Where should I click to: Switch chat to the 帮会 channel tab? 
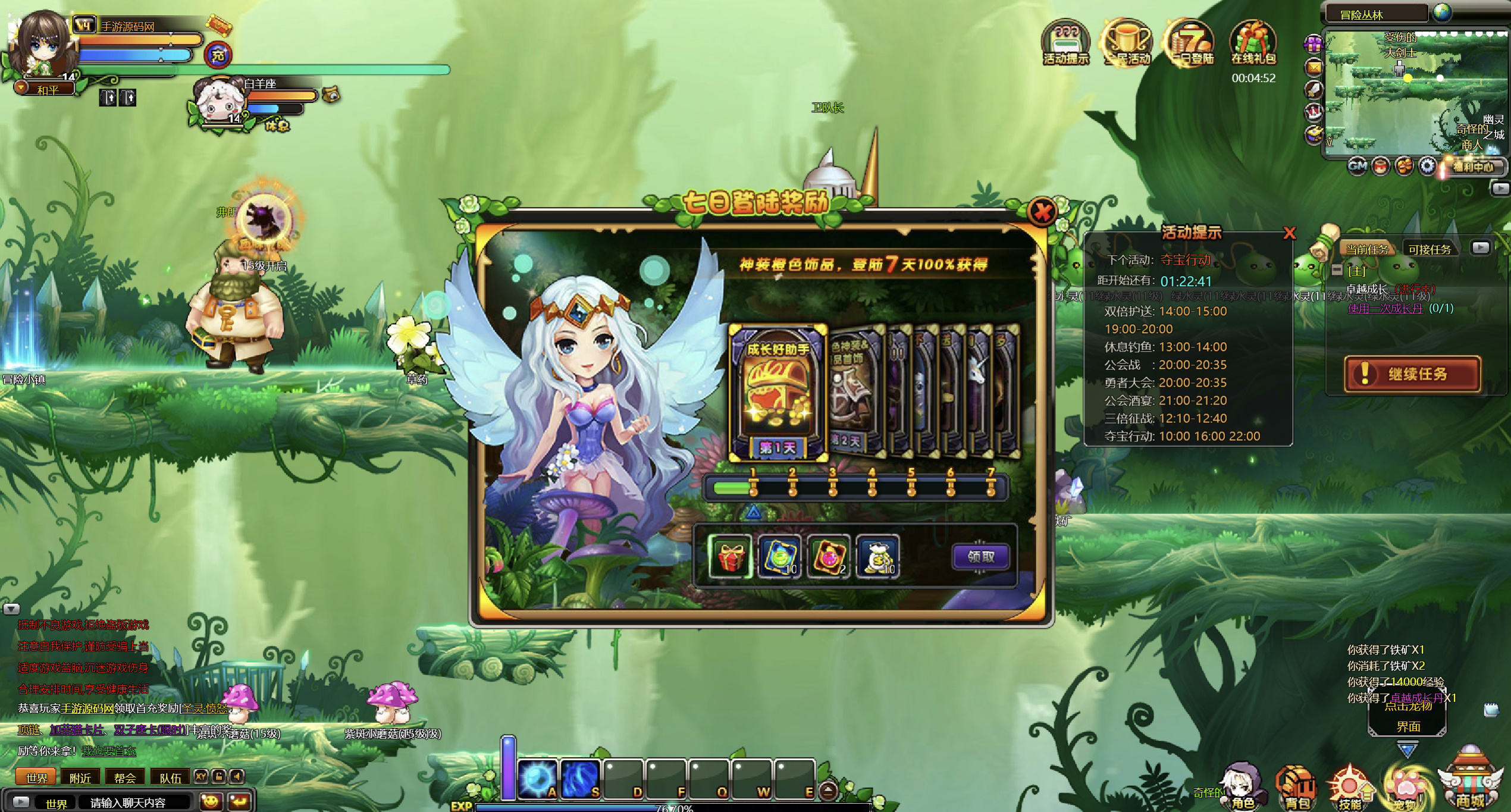coord(125,777)
